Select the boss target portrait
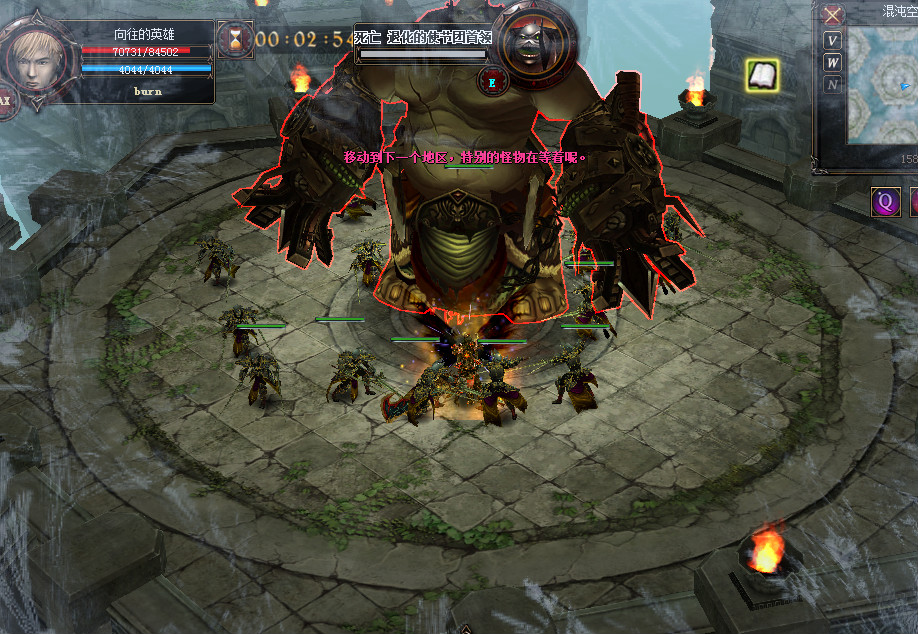This screenshot has width=918, height=634. coord(533,42)
